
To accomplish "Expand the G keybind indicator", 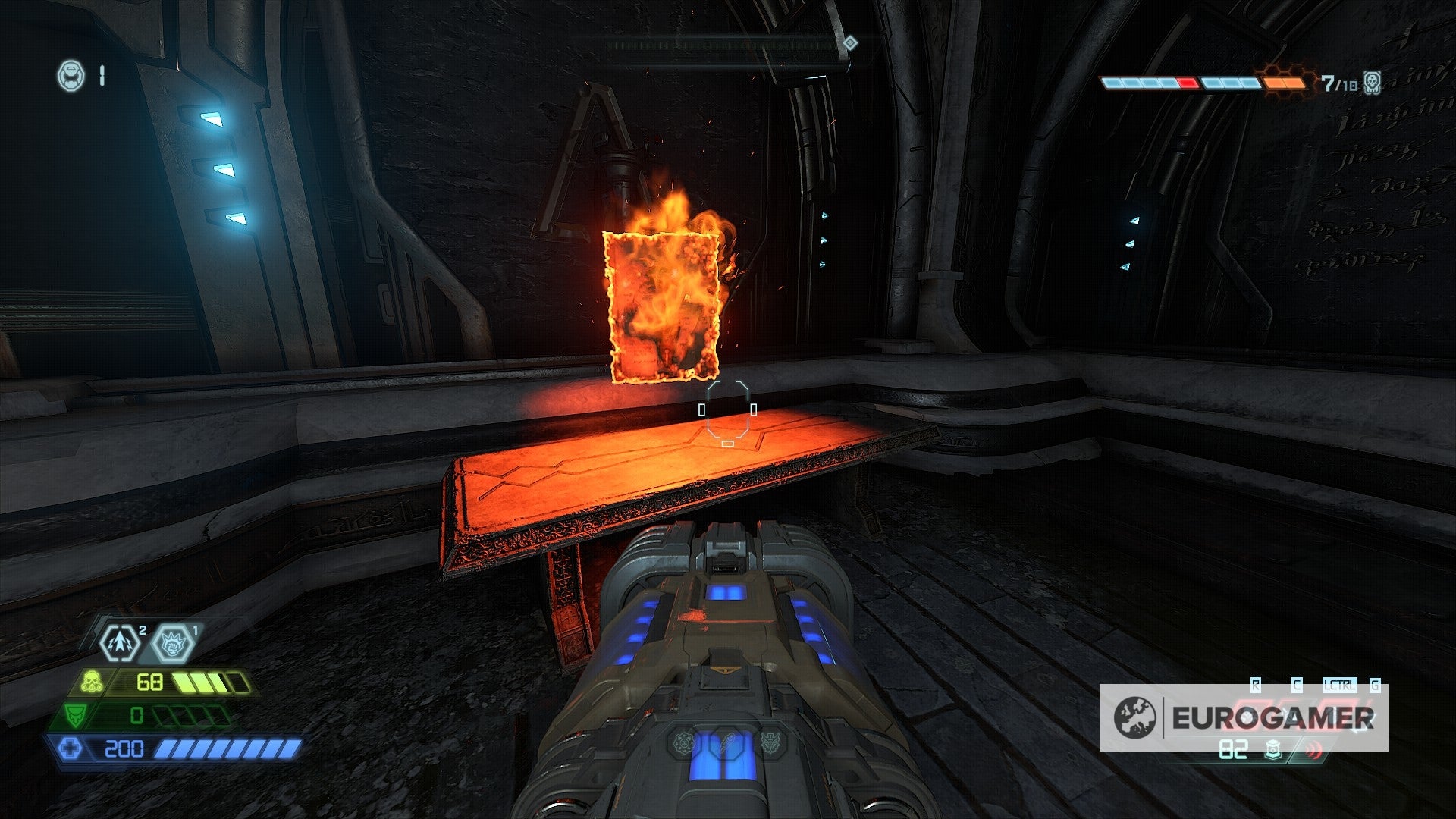I will point(1374,684).
